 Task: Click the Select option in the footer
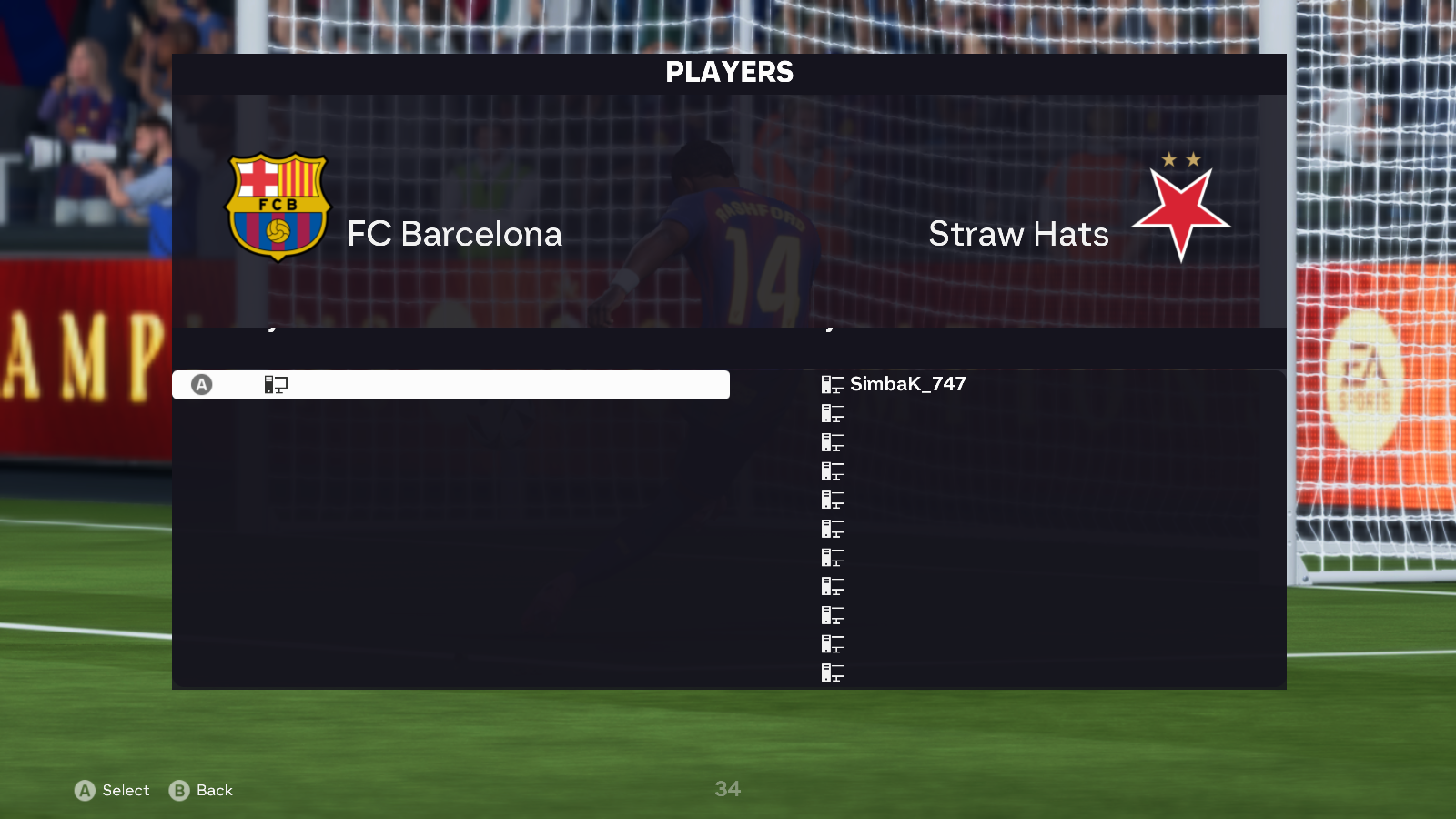click(113, 791)
